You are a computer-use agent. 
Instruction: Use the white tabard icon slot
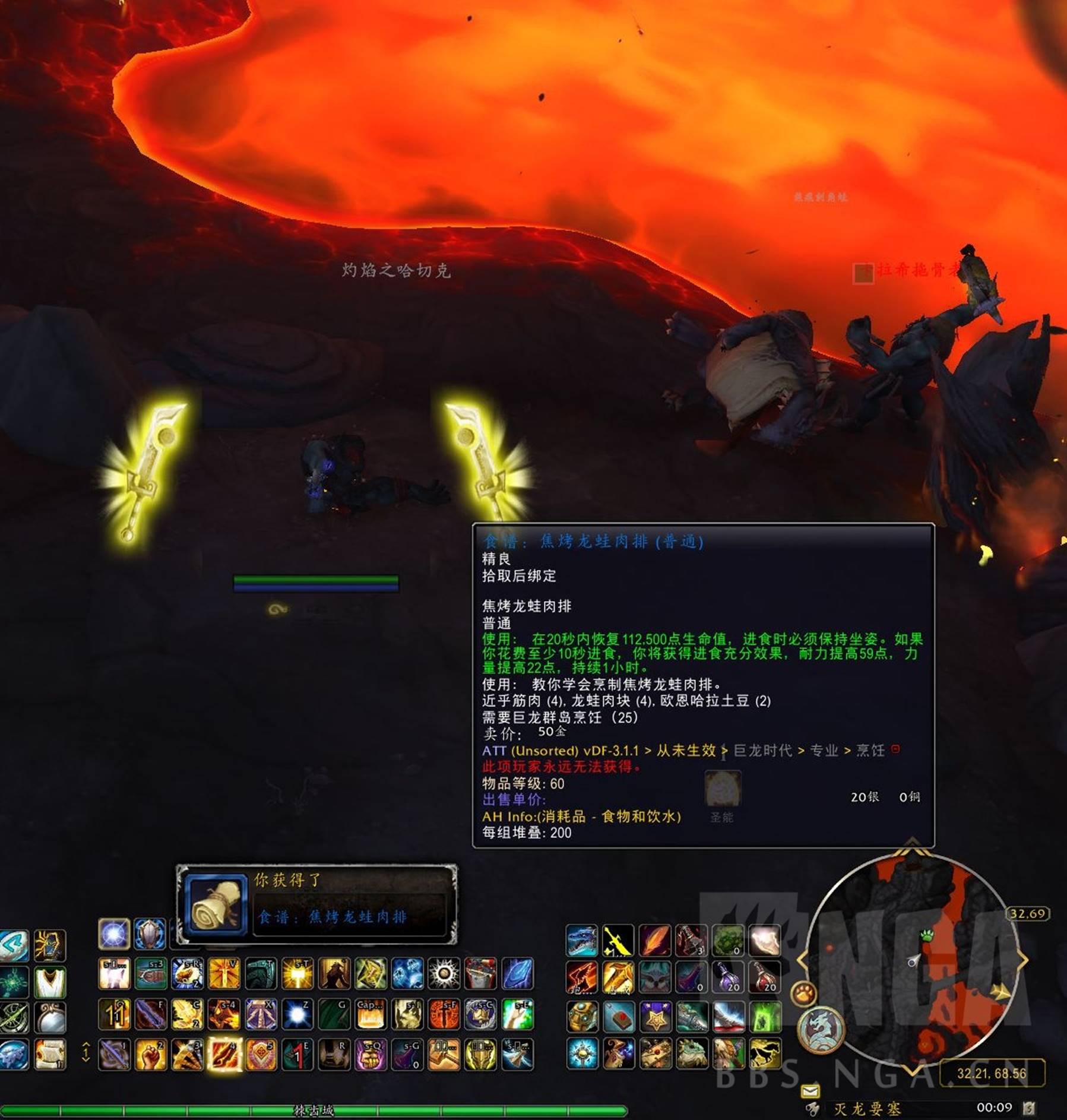point(50,982)
